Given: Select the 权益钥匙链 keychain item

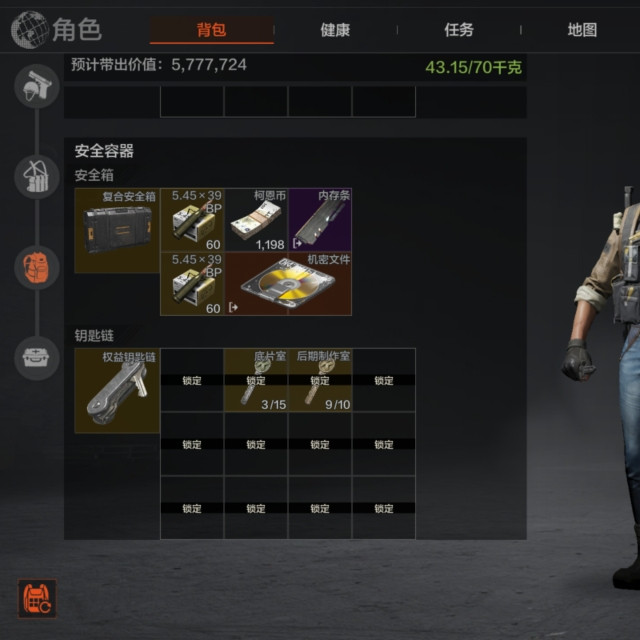Looking at the screenshot, I should pyautogui.click(x=117, y=390).
